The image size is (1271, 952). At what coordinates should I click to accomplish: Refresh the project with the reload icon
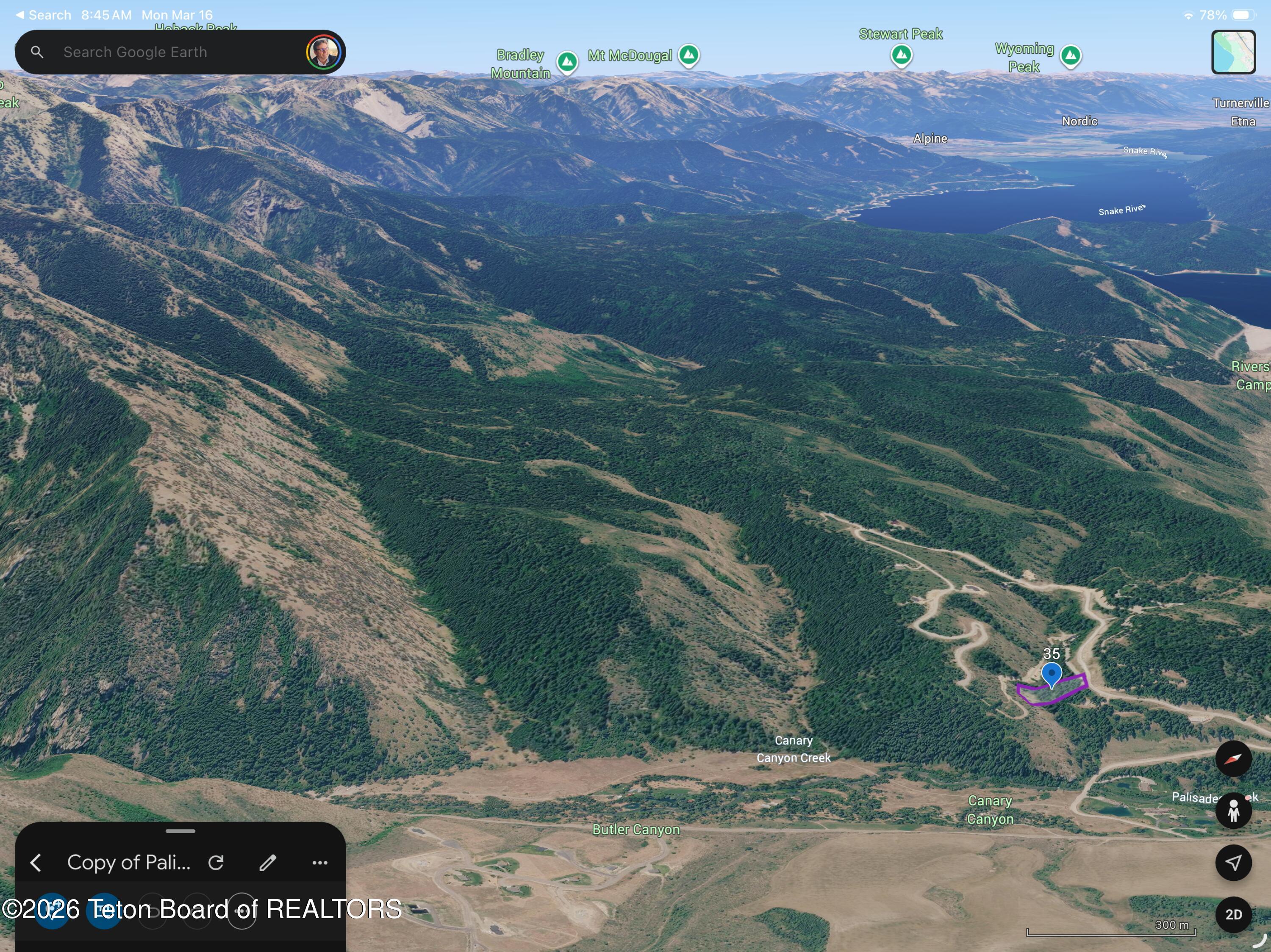click(216, 862)
